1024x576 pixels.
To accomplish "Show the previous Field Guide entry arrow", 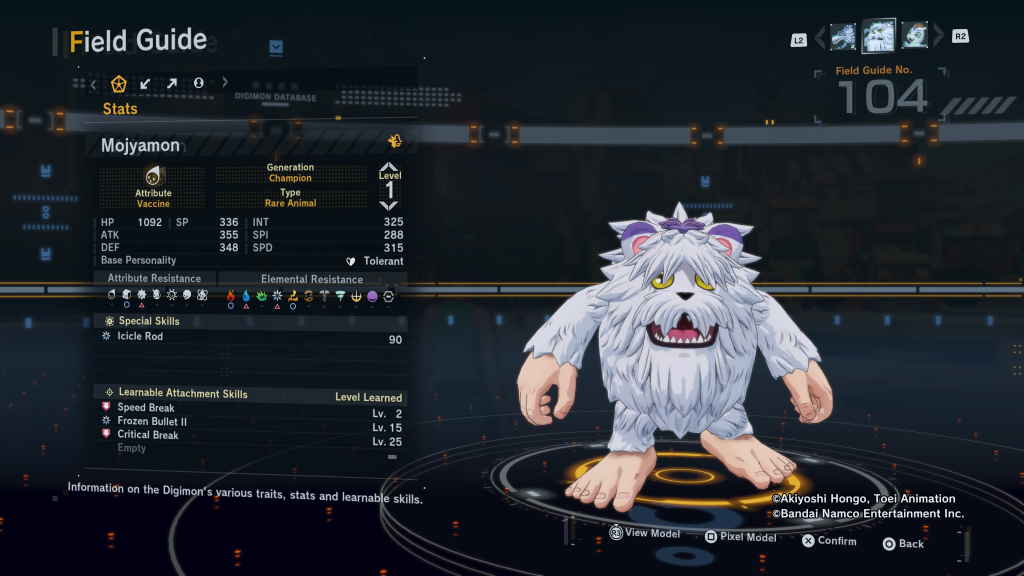I will click(820, 38).
